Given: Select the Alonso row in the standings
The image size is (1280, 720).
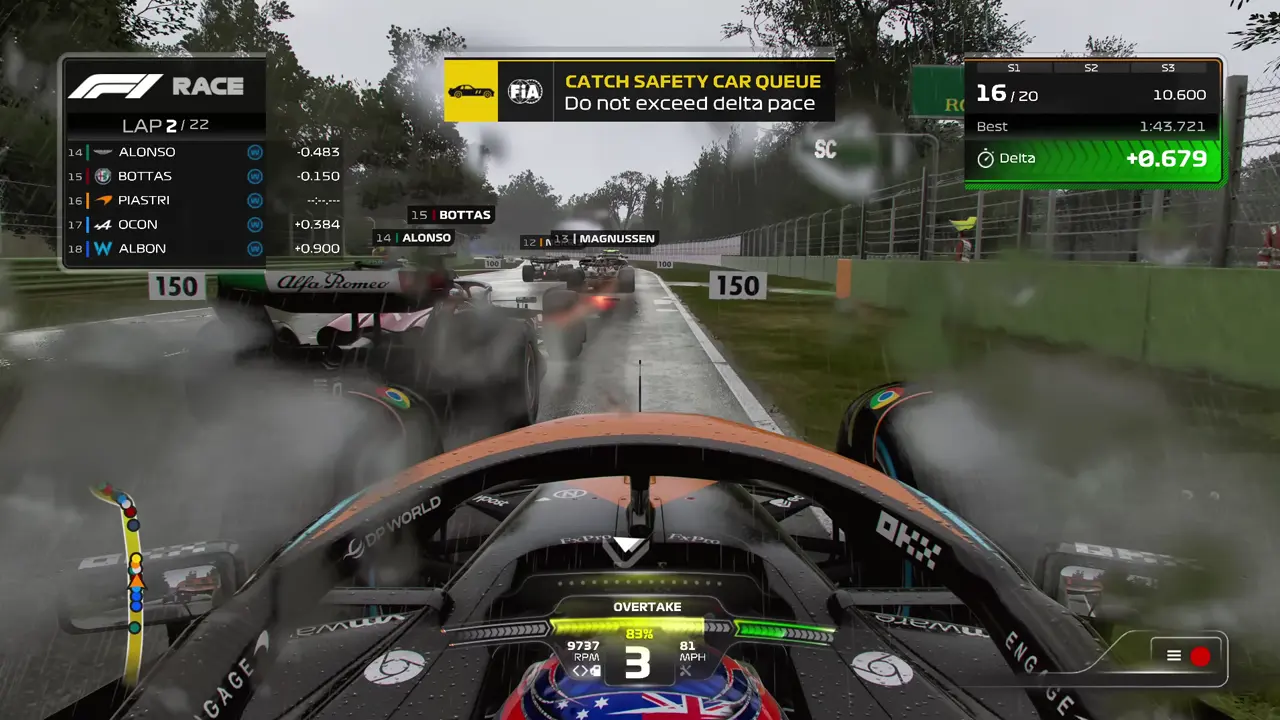Looking at the screenshot, I should tap(200, 152).
